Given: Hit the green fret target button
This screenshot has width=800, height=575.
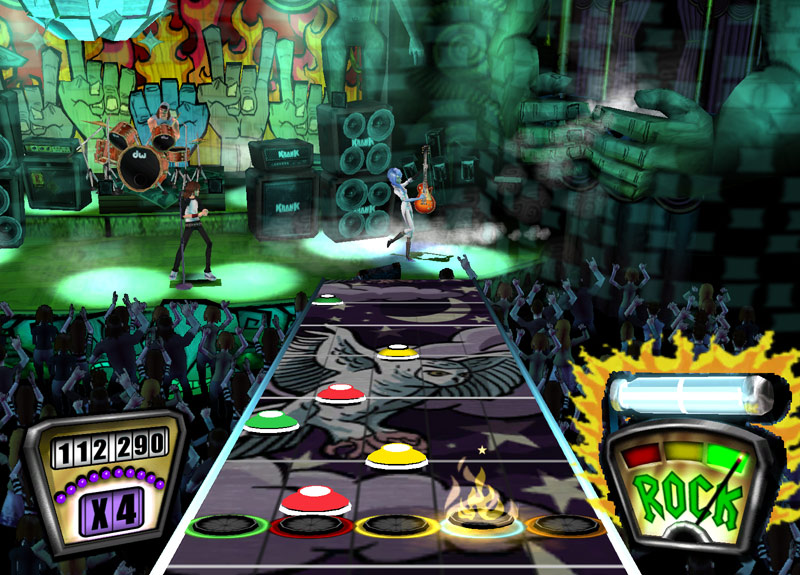Looking at the screenshot, I should pos(227,524).
